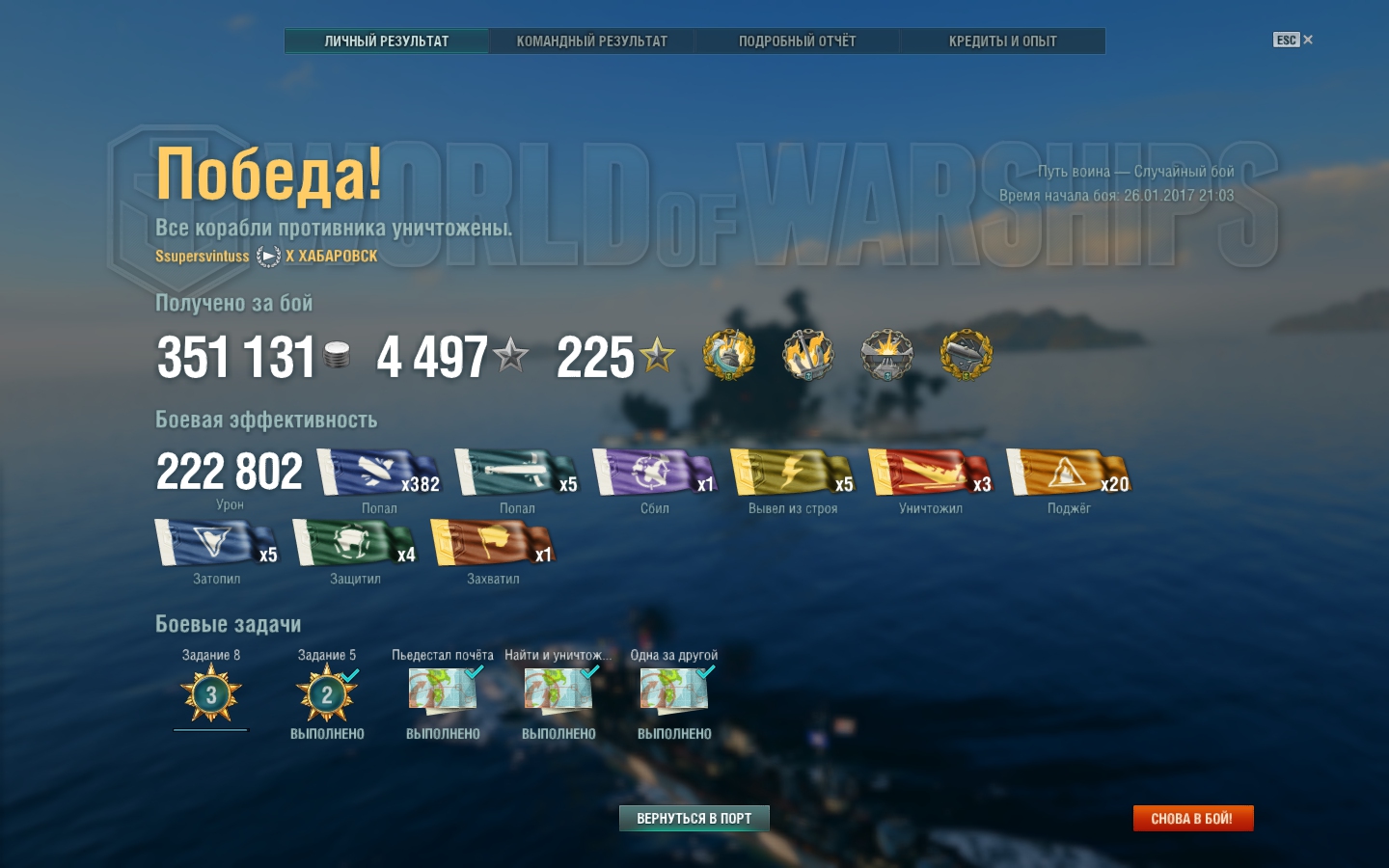Show the Кредиты и опыт tab

tap(1002, 41)
